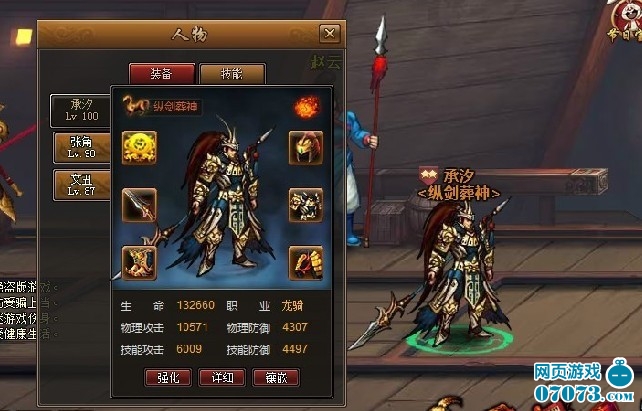This screenshot has height=411, width=642.
Task: Select the spear weapon slot
Action: (139, 205)
